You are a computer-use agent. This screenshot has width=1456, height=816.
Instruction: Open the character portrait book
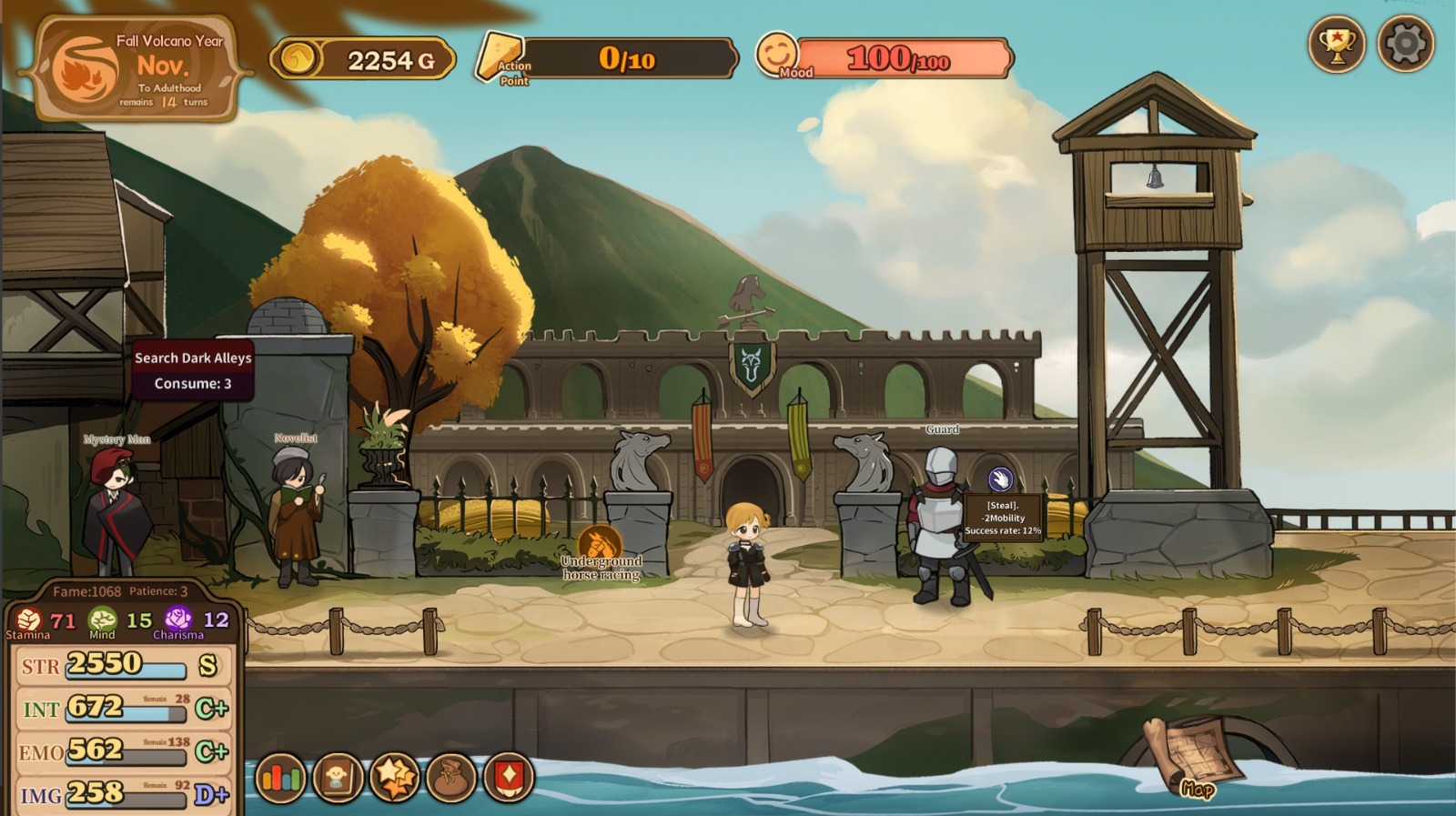(x=338, y=779)
